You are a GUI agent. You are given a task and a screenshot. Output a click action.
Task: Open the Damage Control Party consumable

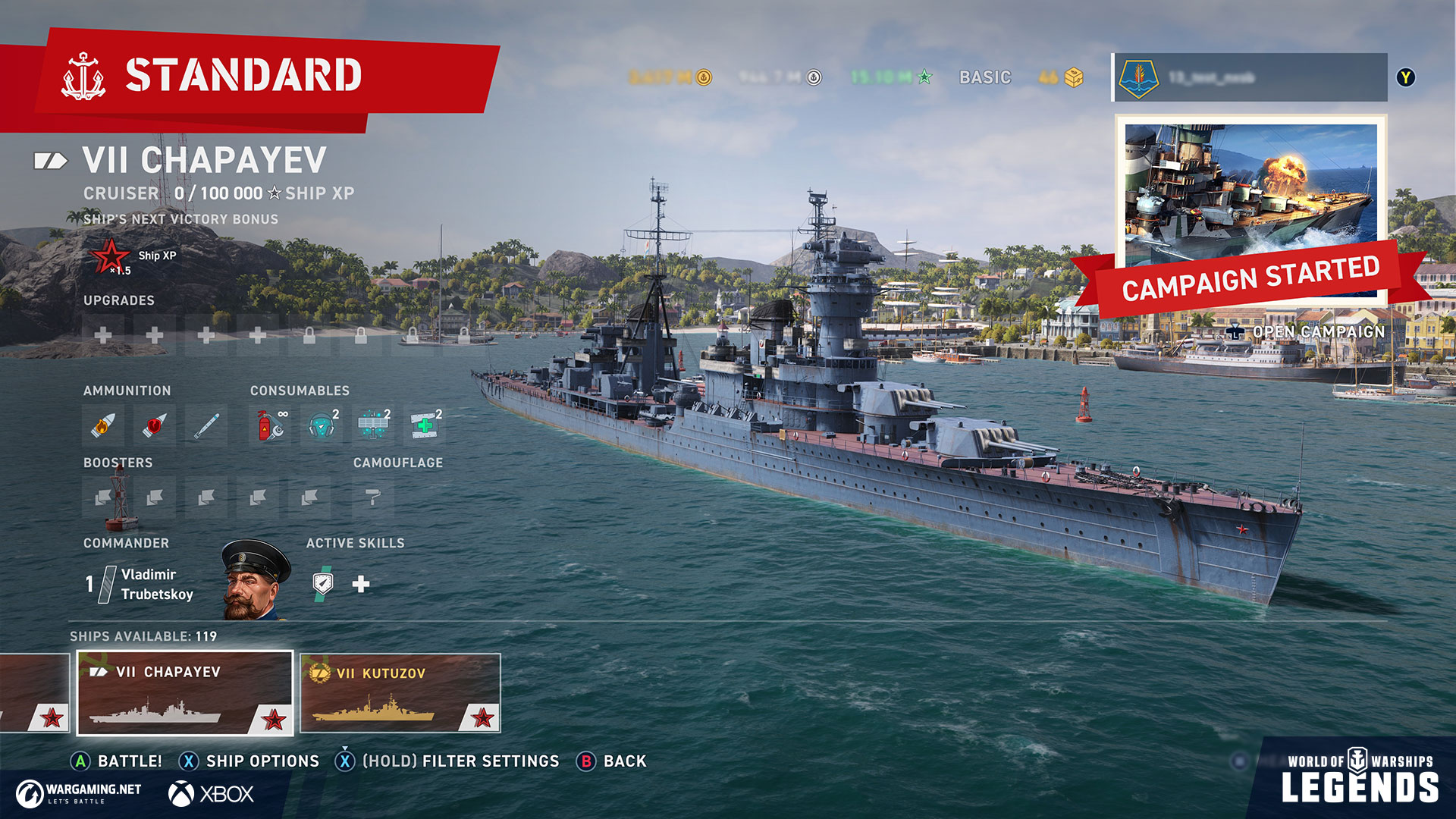tap(270, 425)
